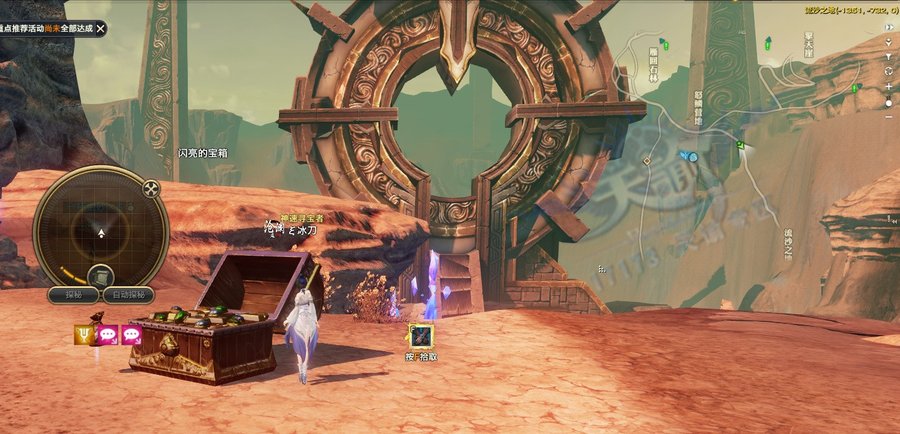This screenshot has width=900, height=434.
Task: Click the plus zoom-in button on map
Action: coord(888,87)
